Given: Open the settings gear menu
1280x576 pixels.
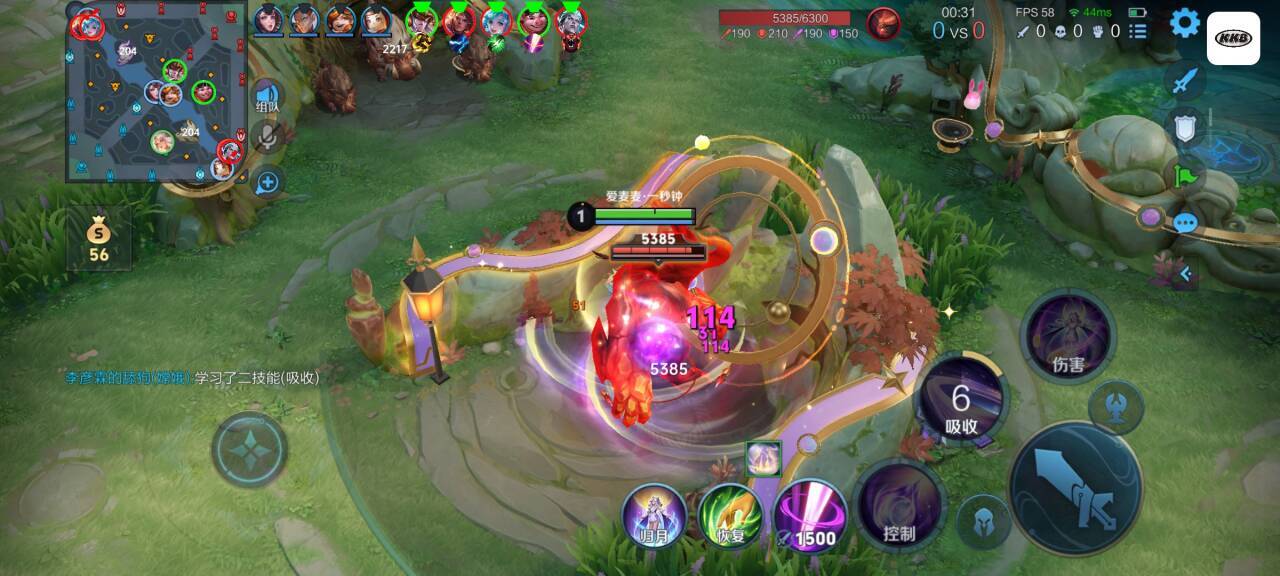Looking at the screenshot, I should (1185, 23).
